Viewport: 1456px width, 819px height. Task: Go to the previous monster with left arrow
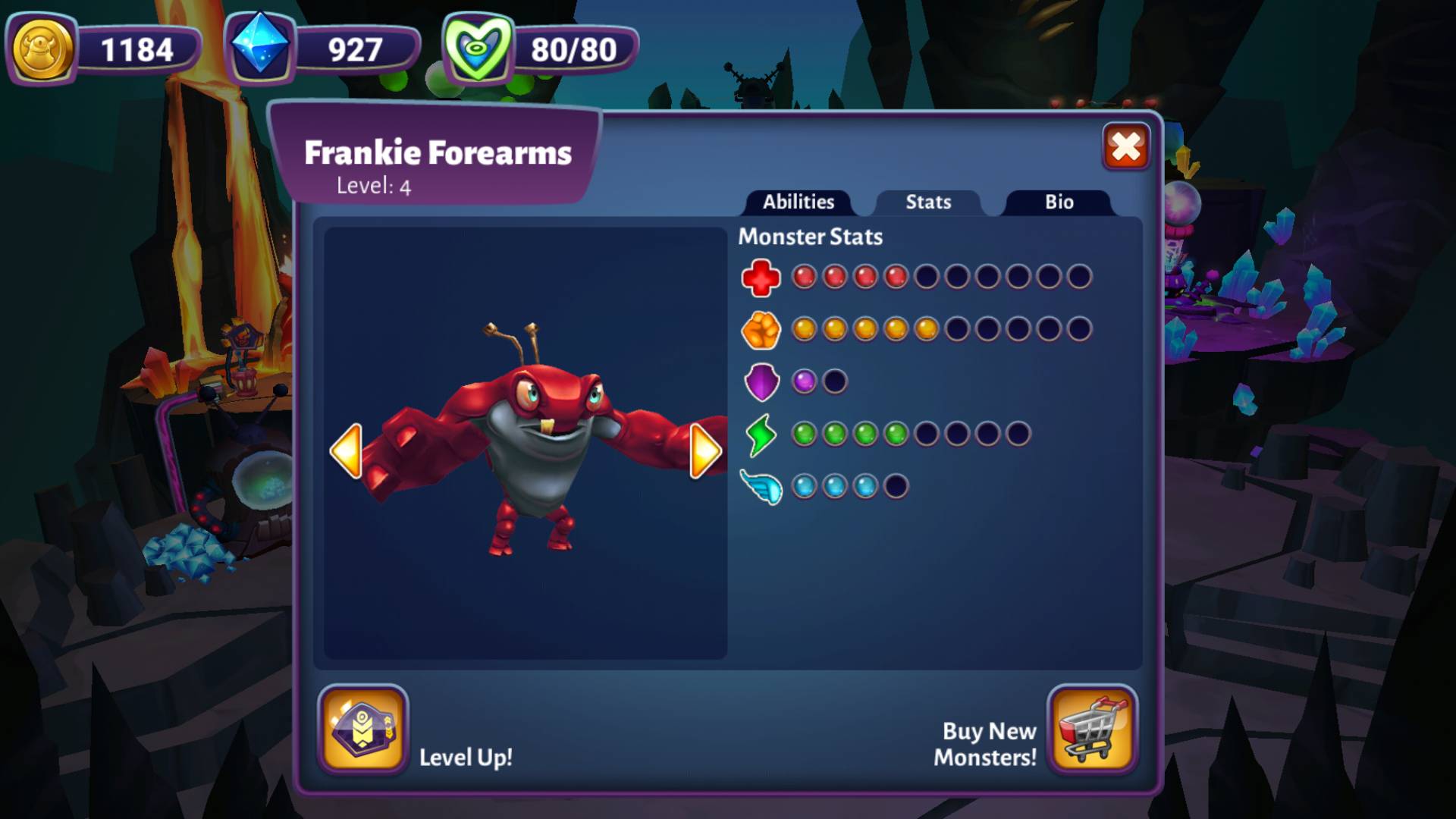(347, 451)
